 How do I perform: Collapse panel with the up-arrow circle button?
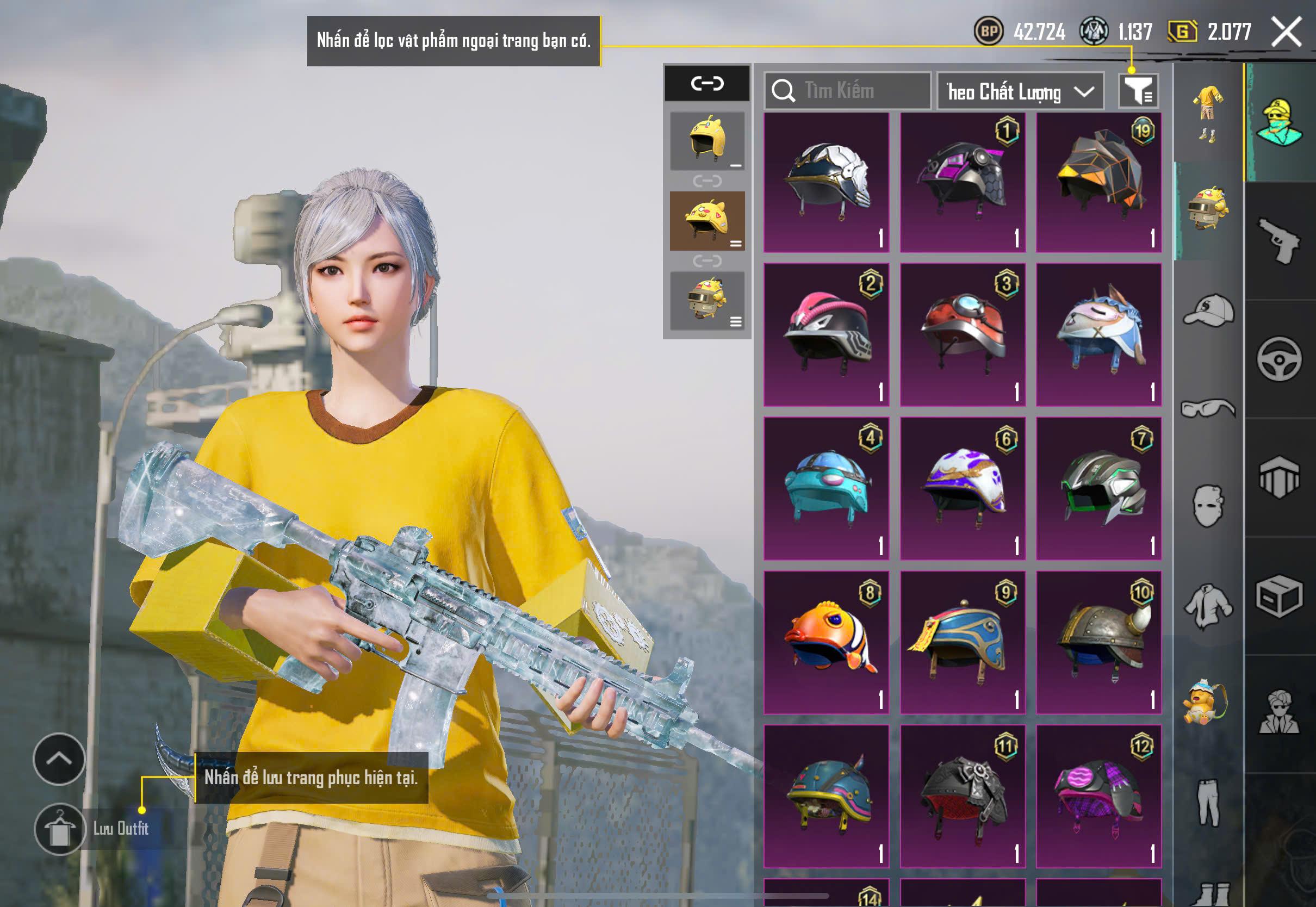(x=59, y=759)
